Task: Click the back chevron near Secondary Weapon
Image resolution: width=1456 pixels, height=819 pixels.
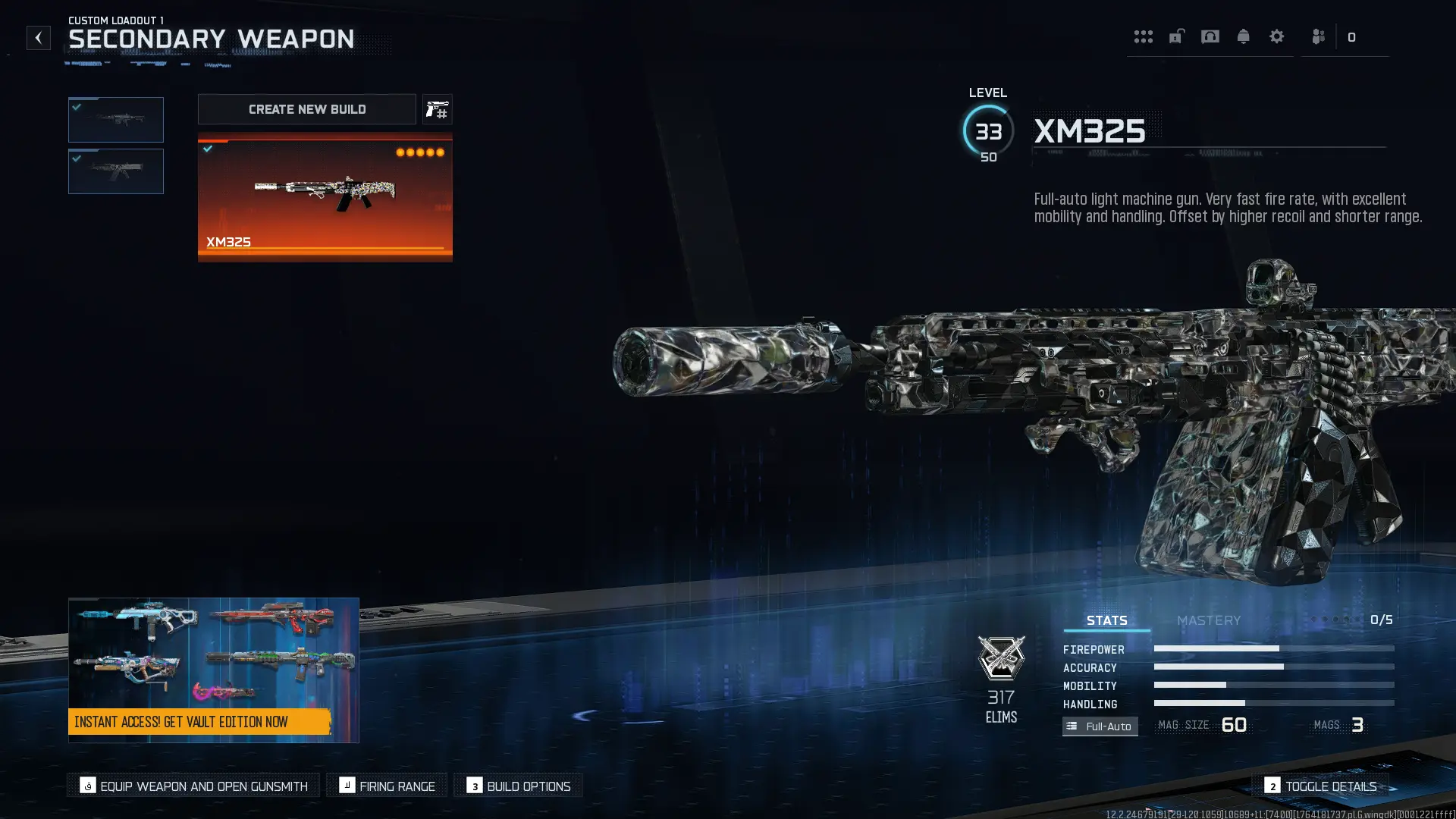Action: pyautogui.click(x=38, y=38)
